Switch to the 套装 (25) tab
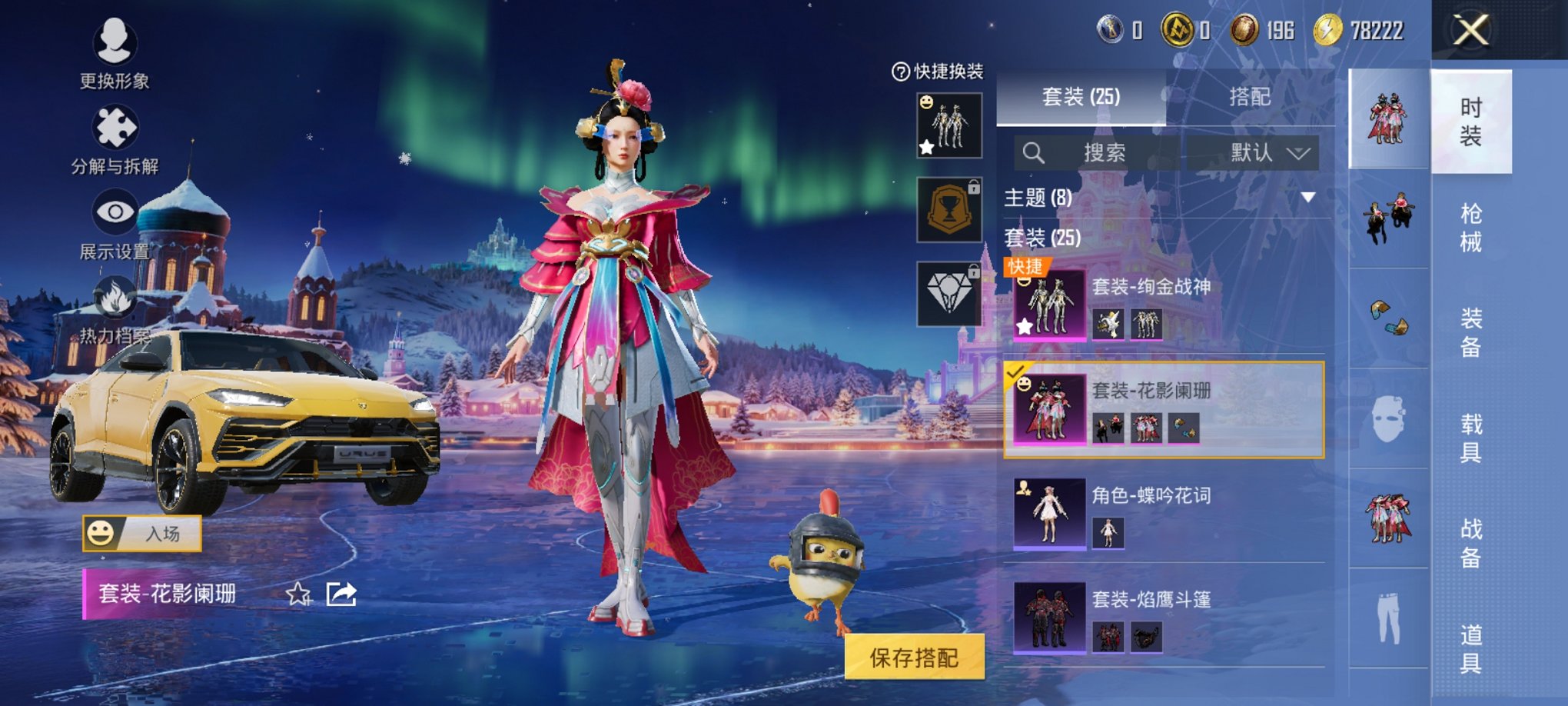 1081,97
